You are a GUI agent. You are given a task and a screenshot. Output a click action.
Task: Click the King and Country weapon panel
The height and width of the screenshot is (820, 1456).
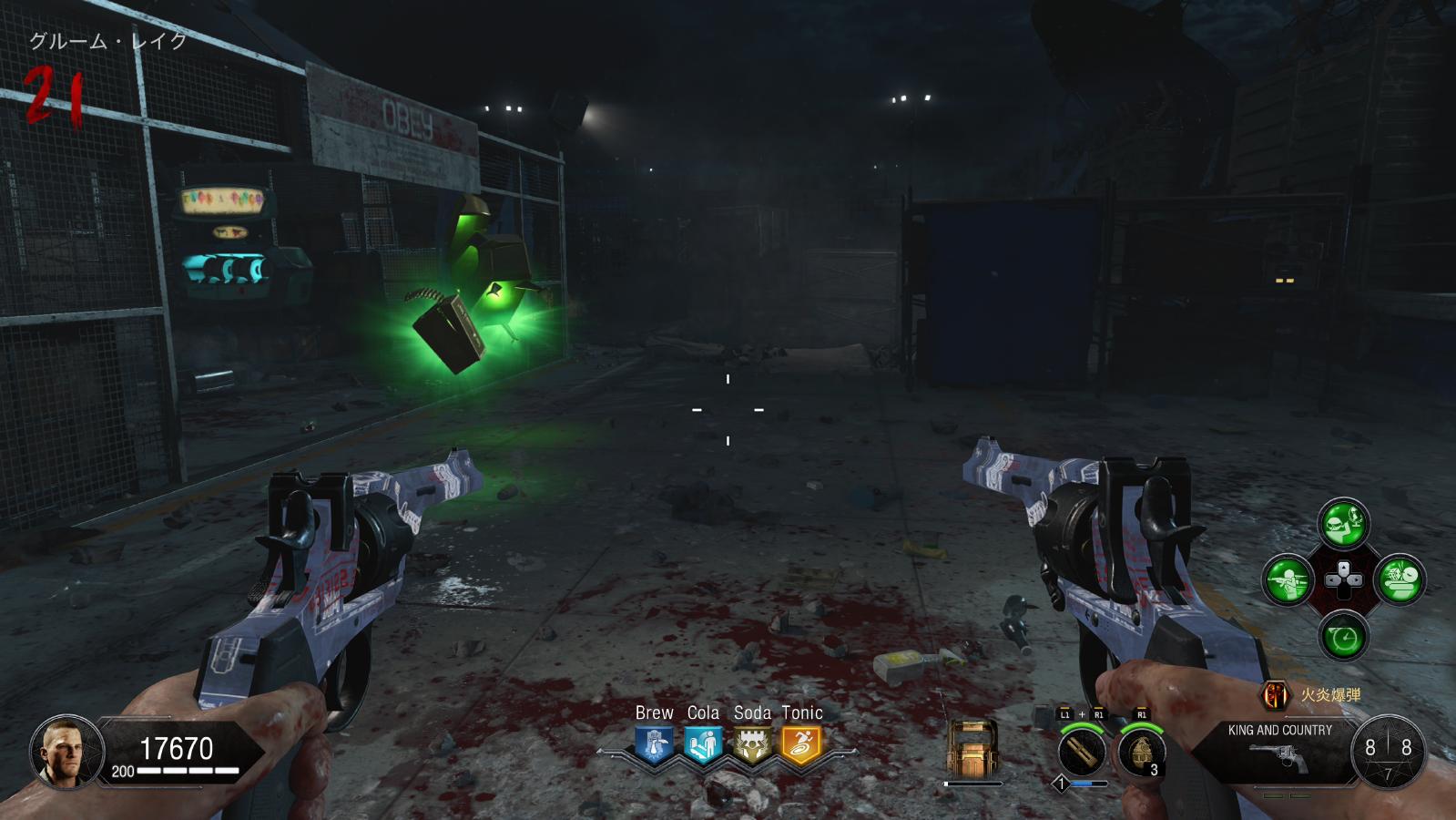coord(1279,749)
